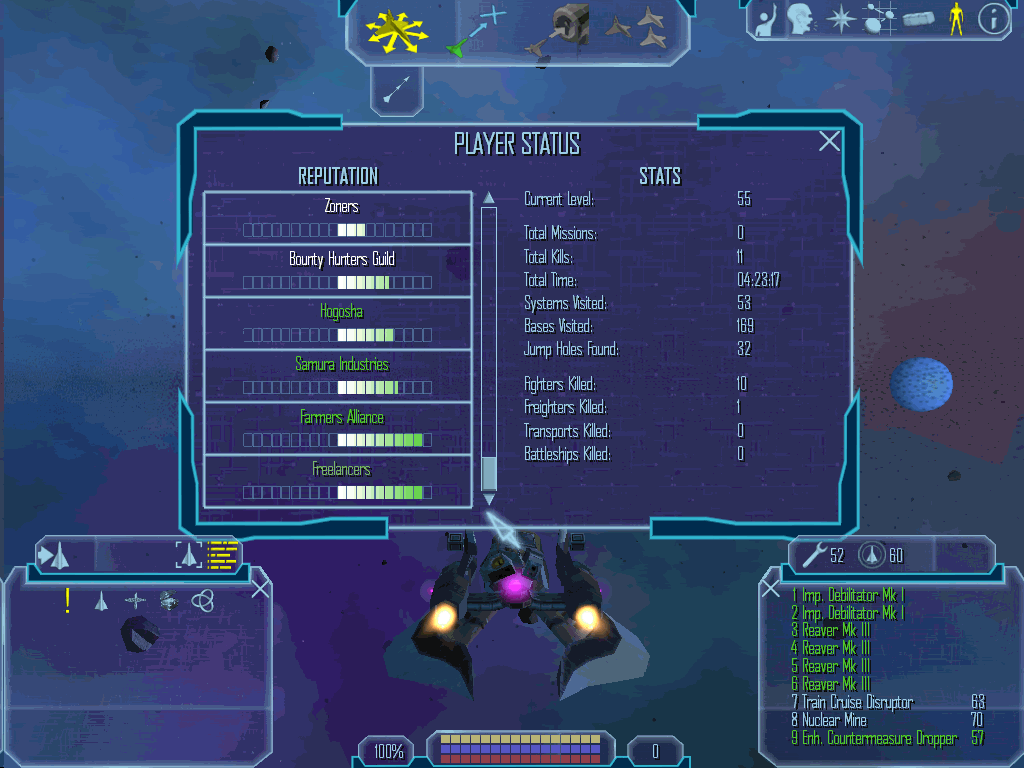The width and height of the screenshot is (1024, 768).
Task: Open the Information button in top-right bar
Action: point(992,20)
